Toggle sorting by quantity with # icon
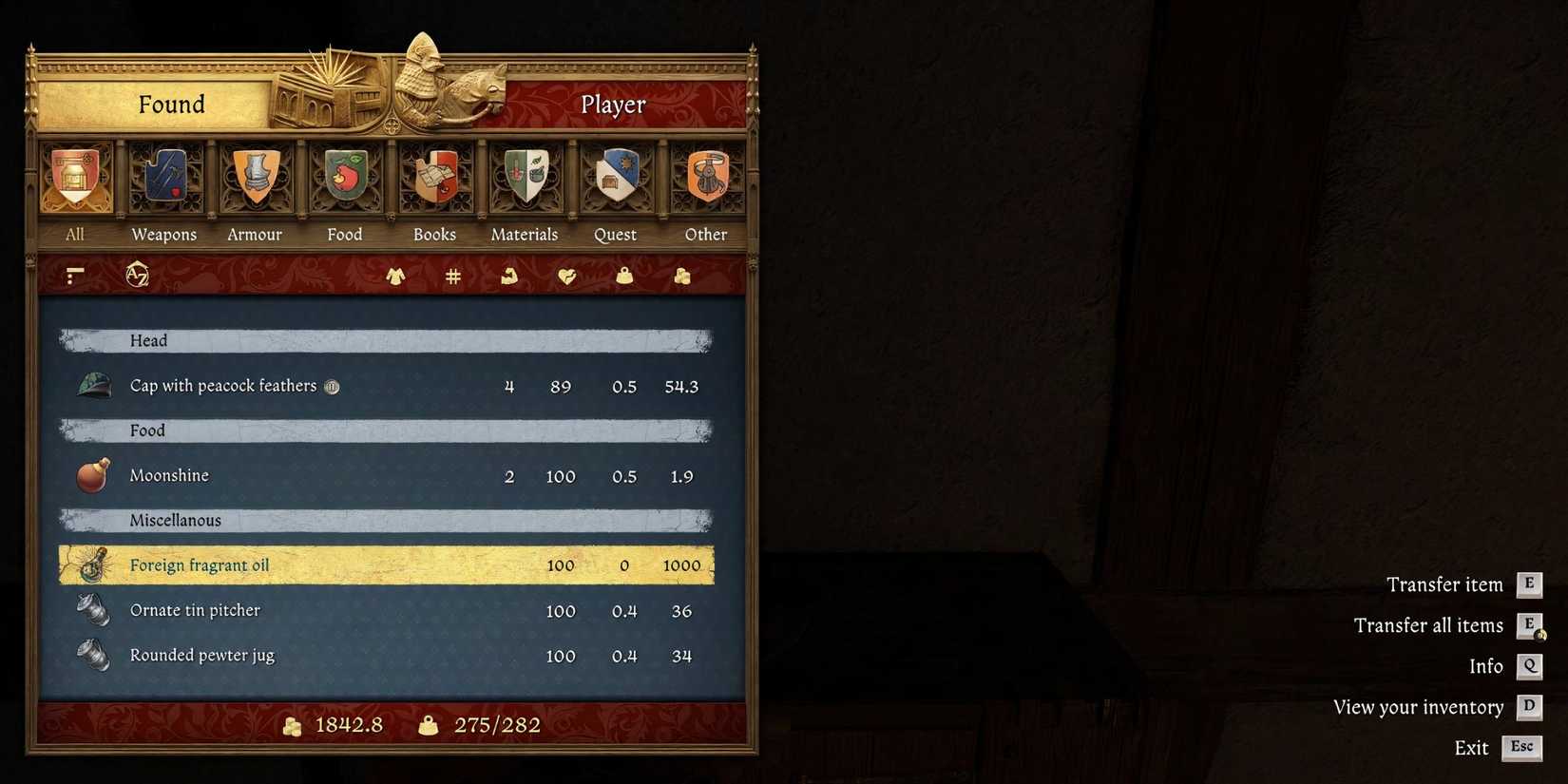1568x784 pixels. 452,276
